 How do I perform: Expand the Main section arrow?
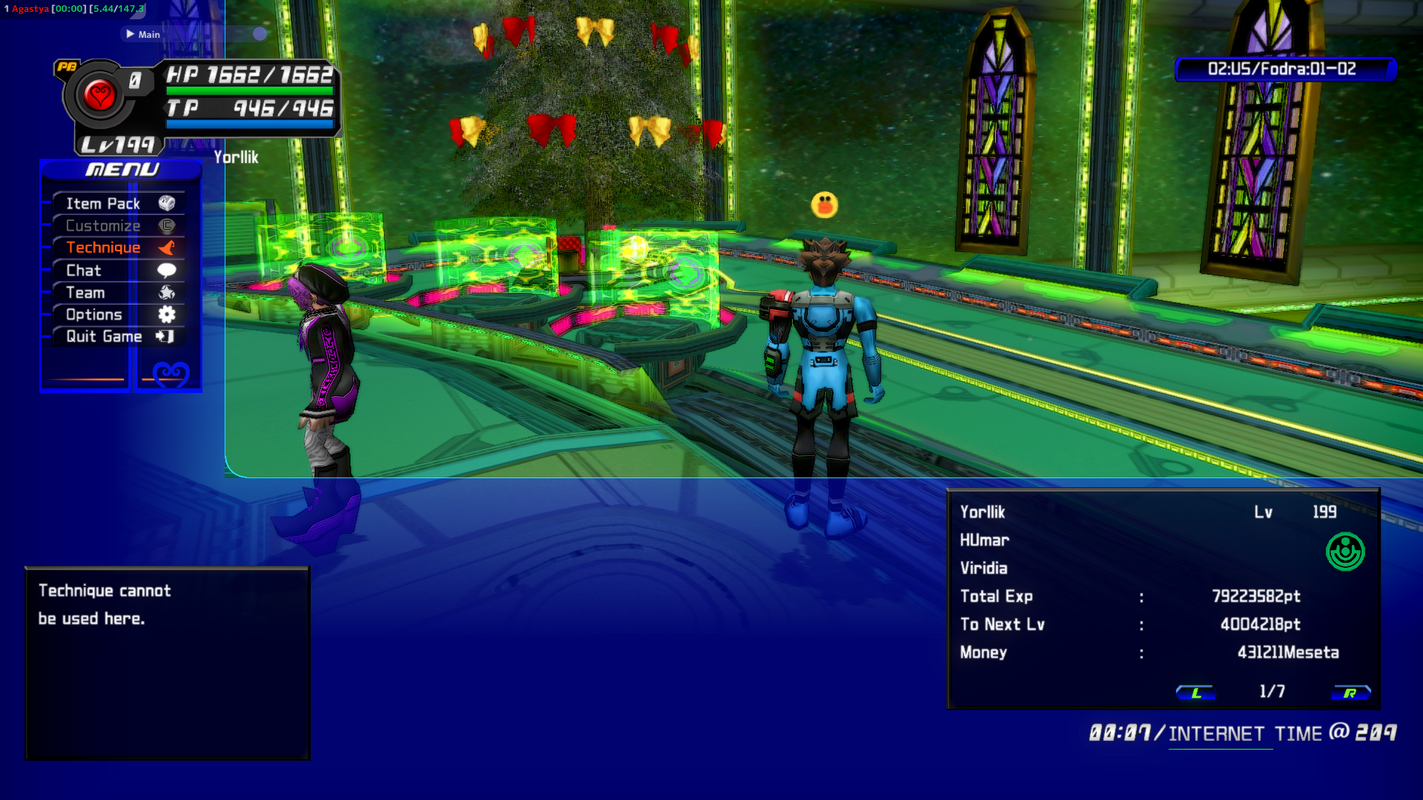[x=129, y=33]
